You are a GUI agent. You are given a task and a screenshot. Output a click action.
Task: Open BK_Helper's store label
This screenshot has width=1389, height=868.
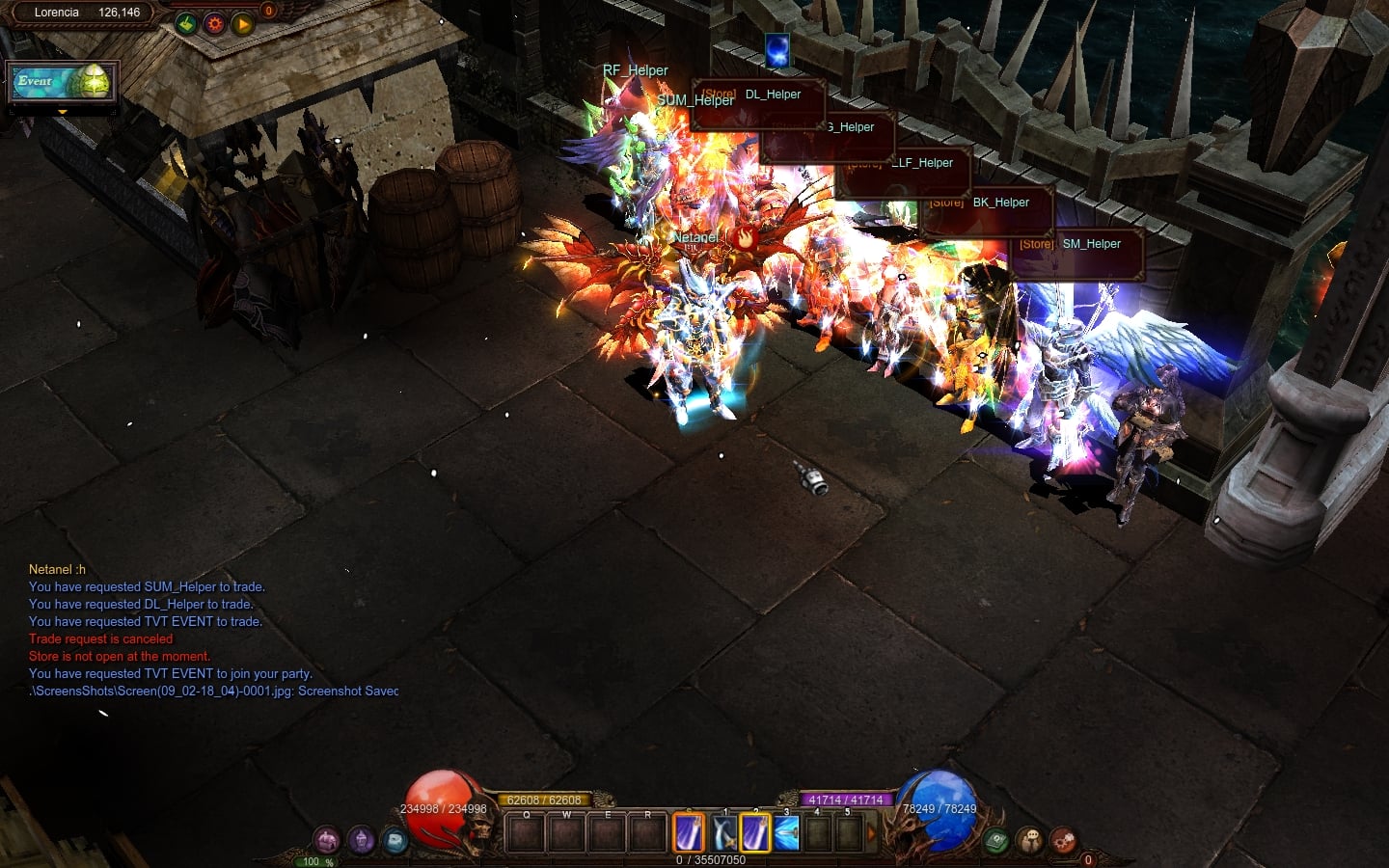click(x=987, y=203)
